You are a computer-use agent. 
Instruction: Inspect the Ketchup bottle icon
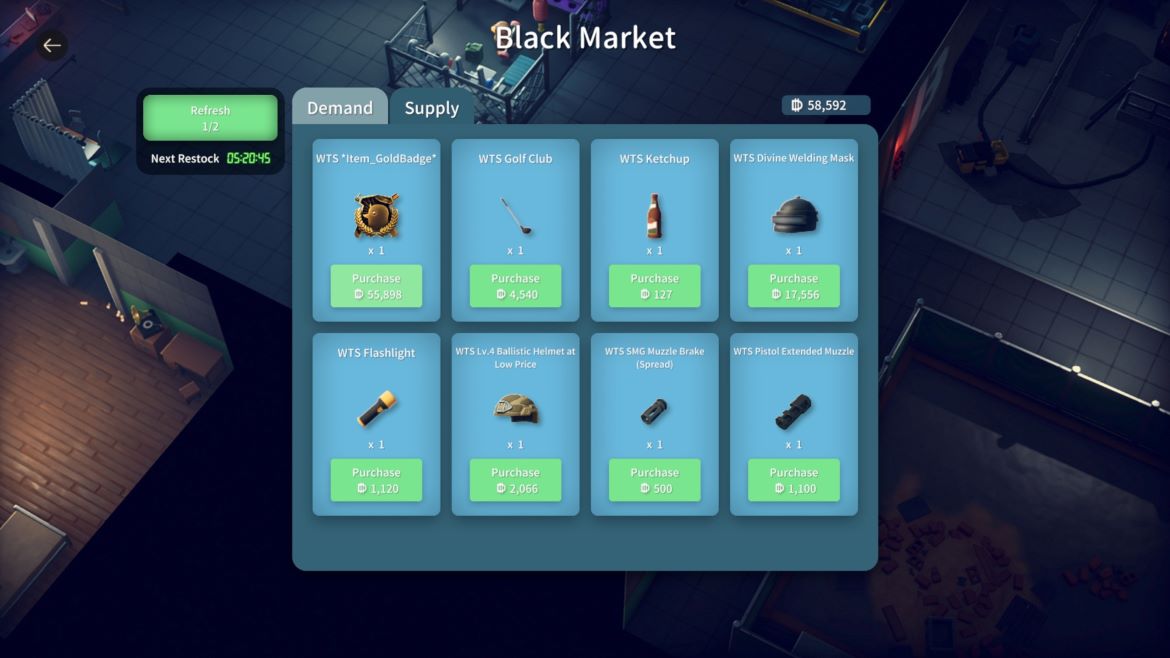[x=654, y=215]
